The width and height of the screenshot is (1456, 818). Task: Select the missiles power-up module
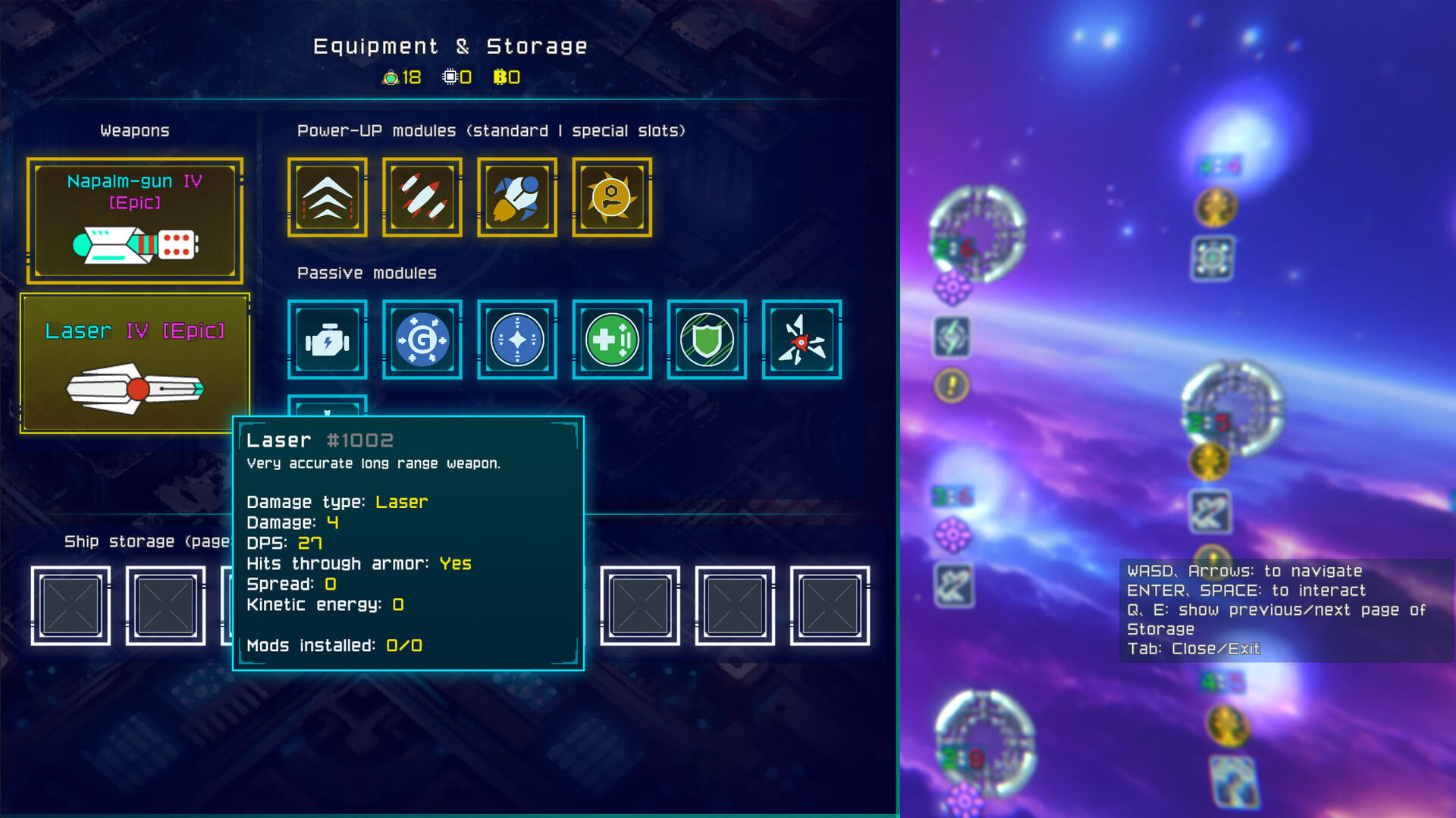pos(422,197)
